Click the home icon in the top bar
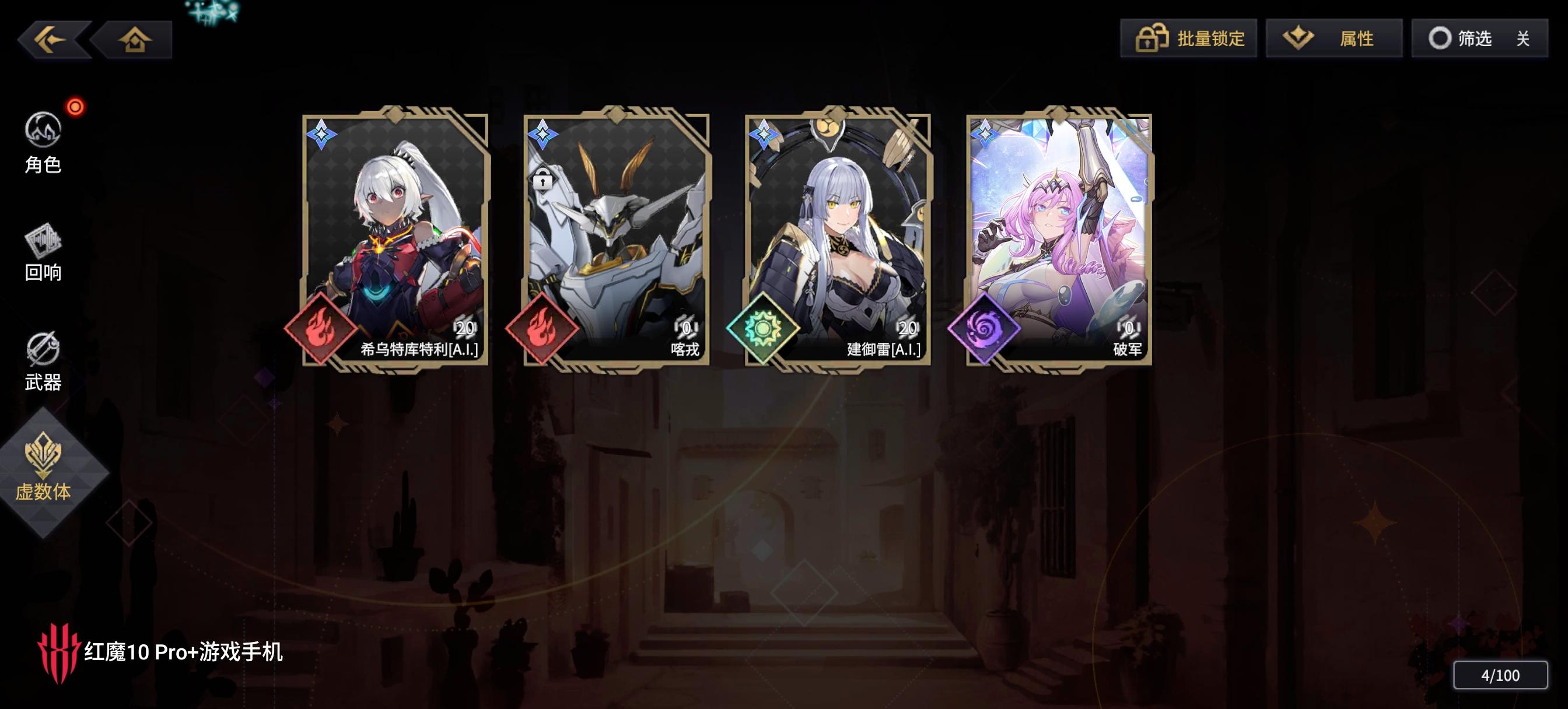Image resolution: width=1568 pixels, height=709 pixels. (x=135, y=39)
